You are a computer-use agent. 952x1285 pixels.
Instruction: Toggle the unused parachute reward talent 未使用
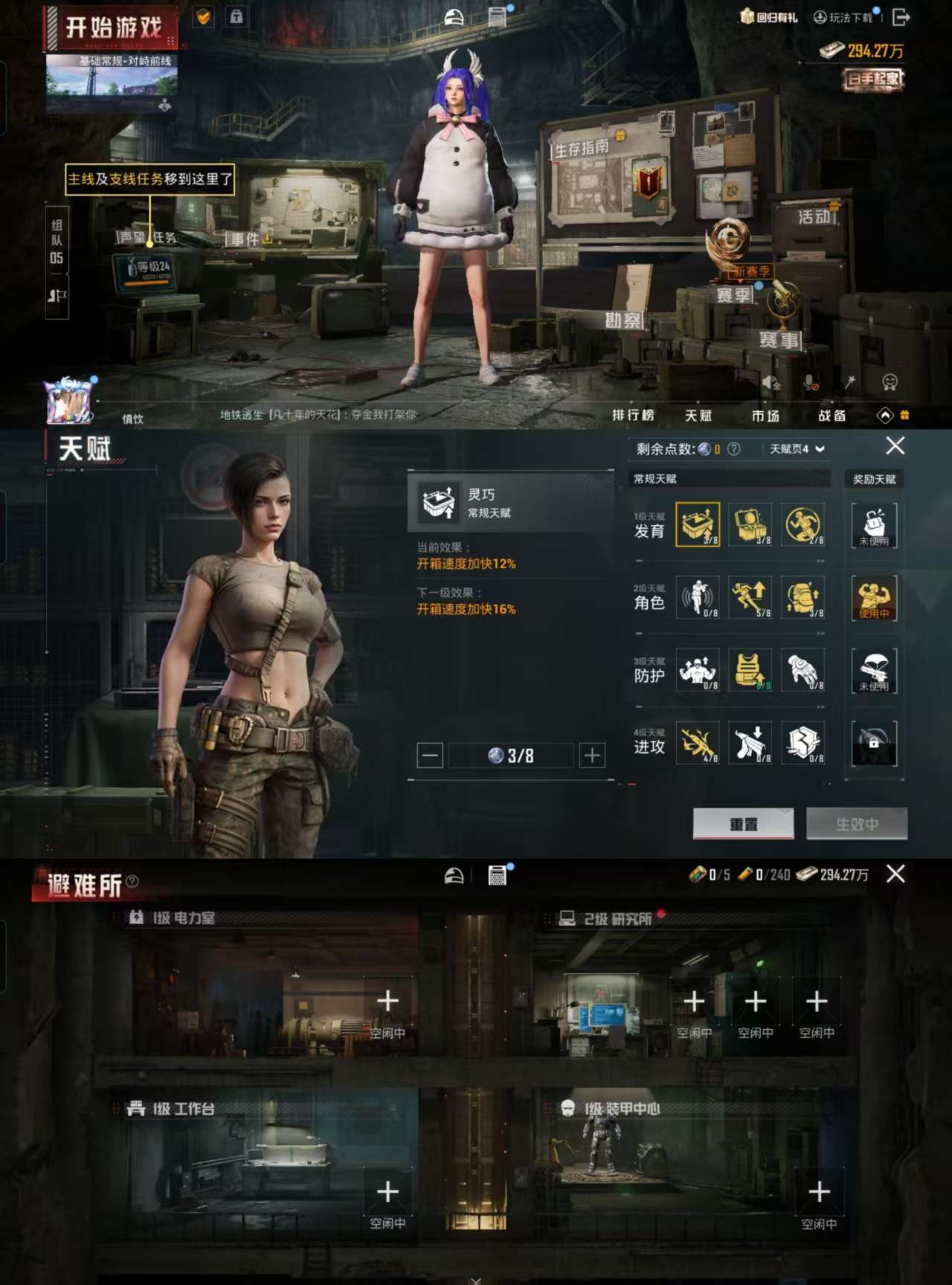click(874, 672)
